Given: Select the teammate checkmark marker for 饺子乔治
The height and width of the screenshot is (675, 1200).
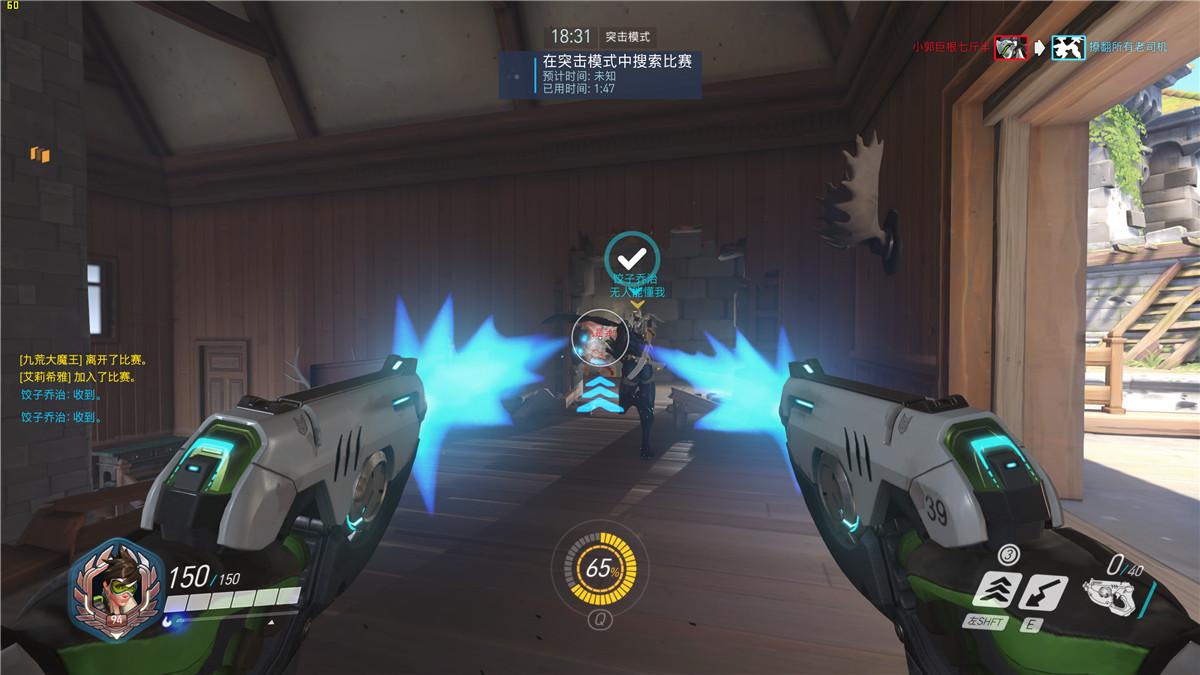Looking at the screenshot, I should 632,256.
